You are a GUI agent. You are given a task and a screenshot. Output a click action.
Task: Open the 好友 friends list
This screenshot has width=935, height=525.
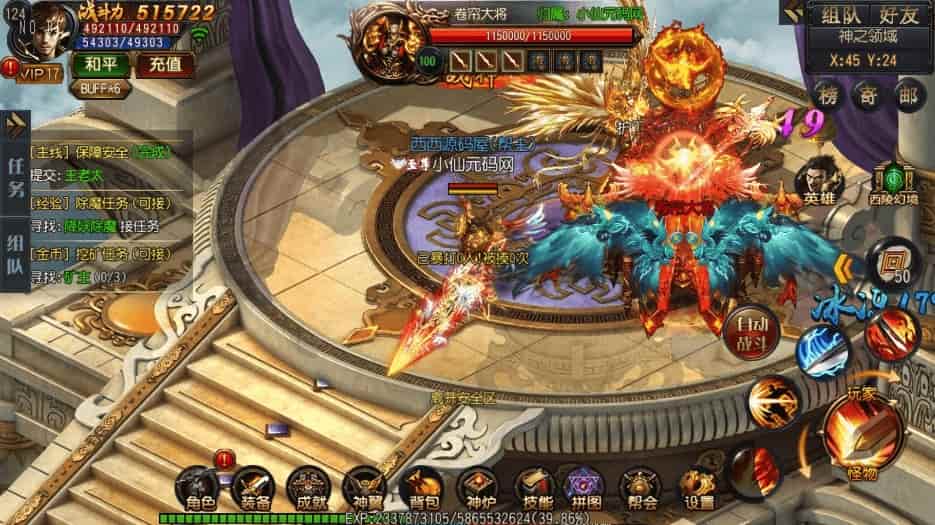897,15
